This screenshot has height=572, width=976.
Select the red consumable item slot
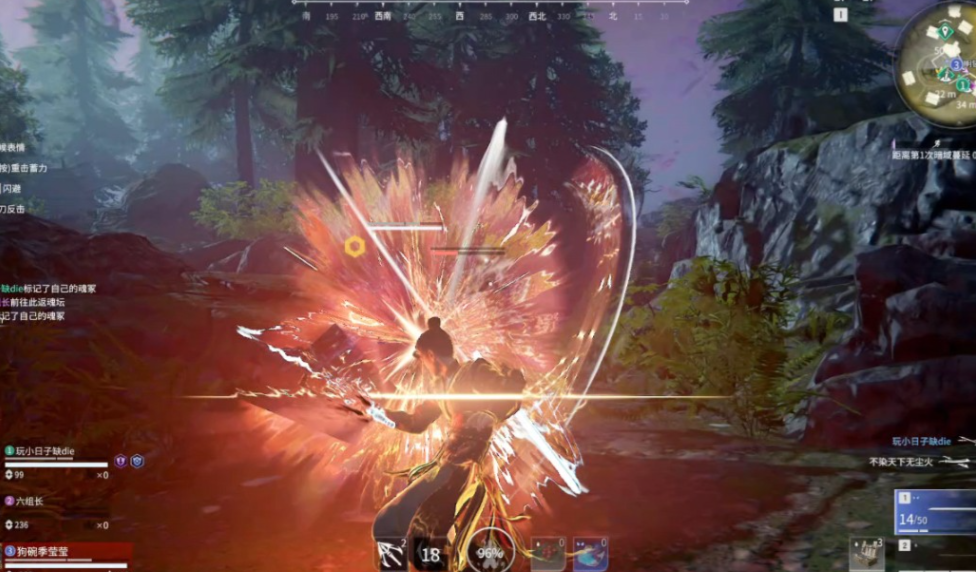(546, 553)
